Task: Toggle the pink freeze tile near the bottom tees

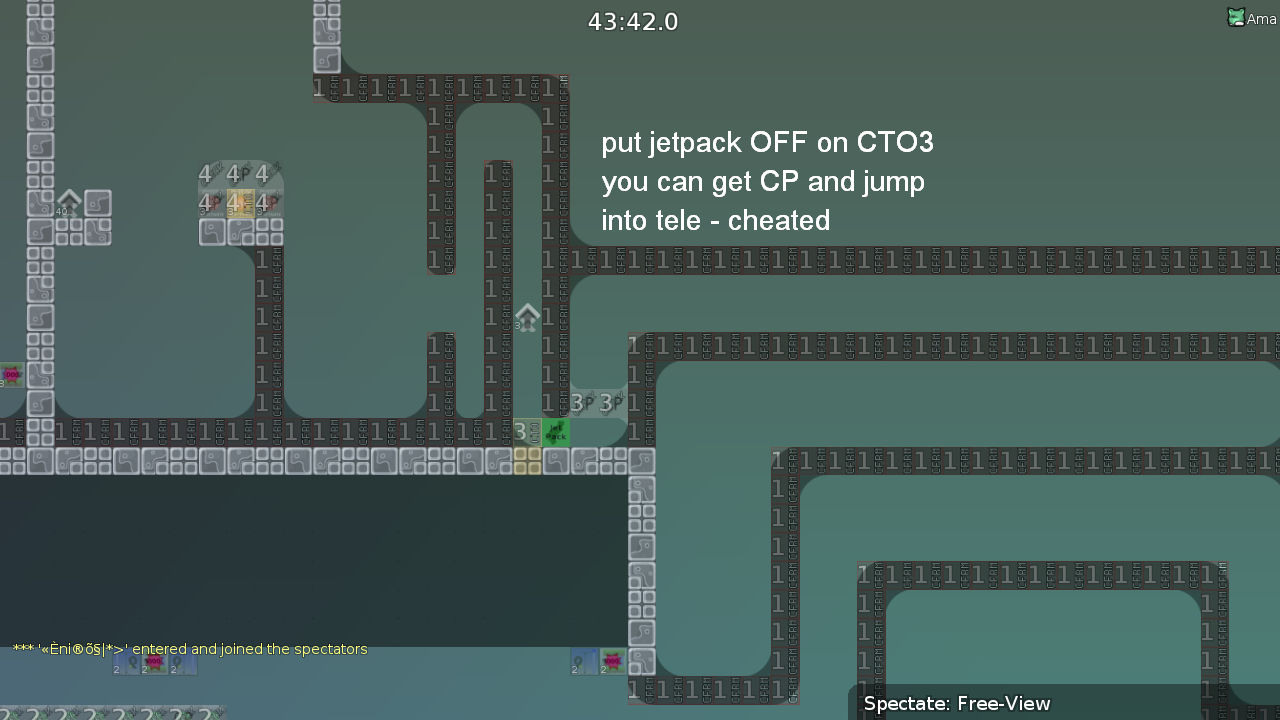Action: coord(612,661)
